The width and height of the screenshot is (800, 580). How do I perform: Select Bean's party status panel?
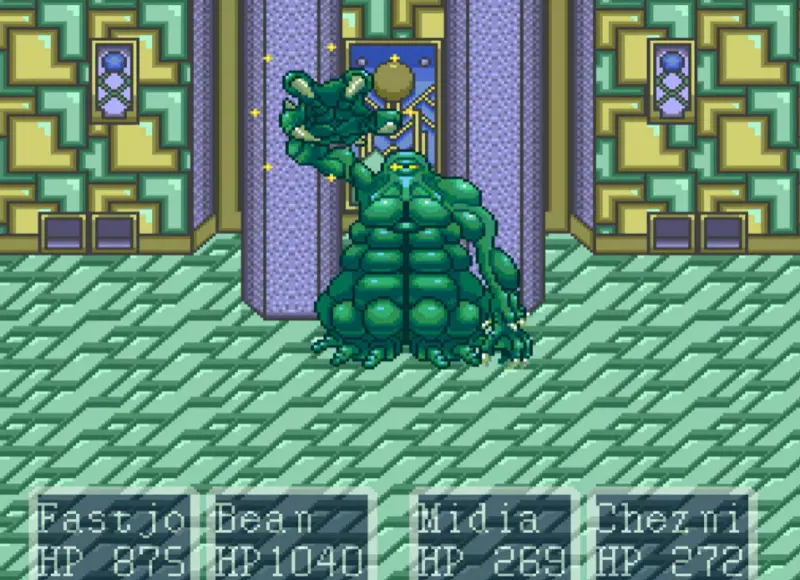288,538
